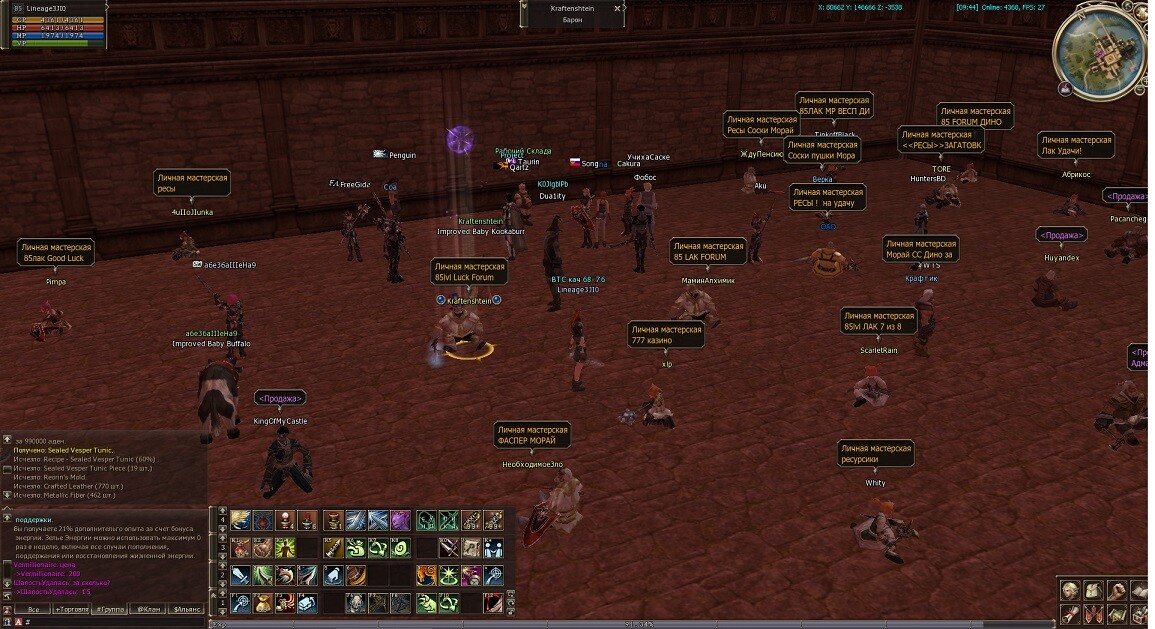Activate the green spiral snail skill
The height and width of the screenshot is (629, 1155).
[x=400, y=548]
